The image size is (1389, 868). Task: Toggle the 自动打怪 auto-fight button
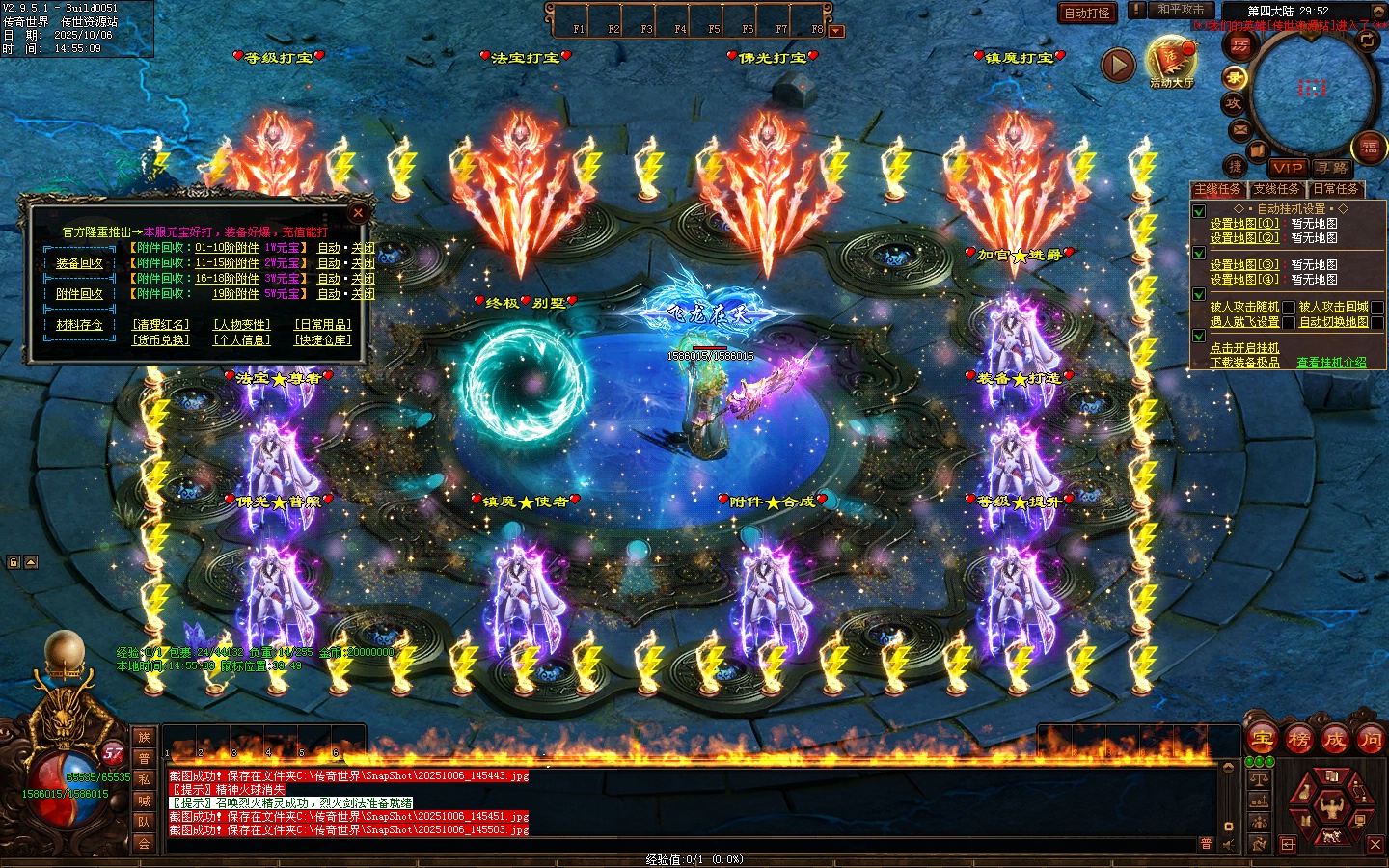1087,13
